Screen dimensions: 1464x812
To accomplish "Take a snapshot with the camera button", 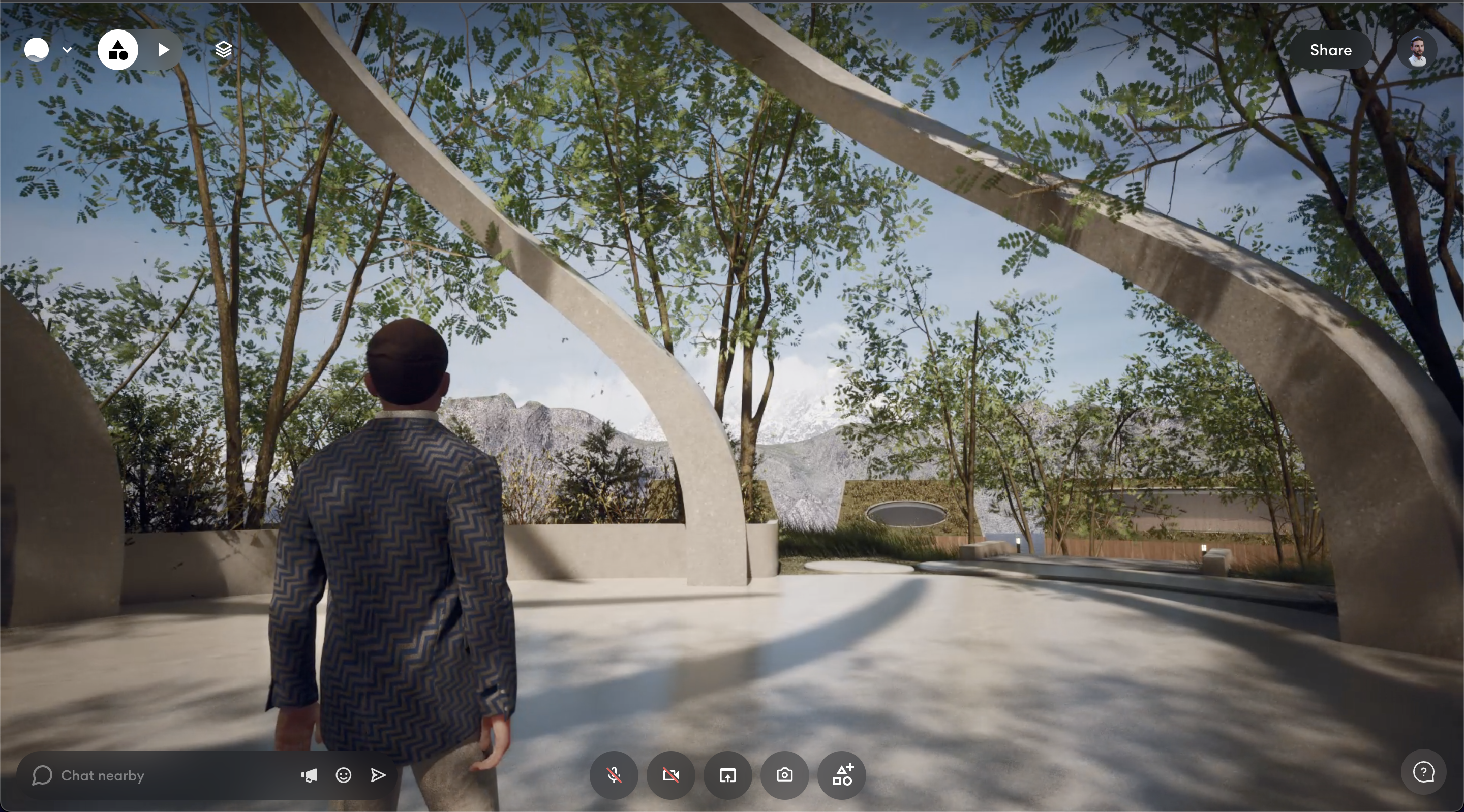I will click(784, 775).
